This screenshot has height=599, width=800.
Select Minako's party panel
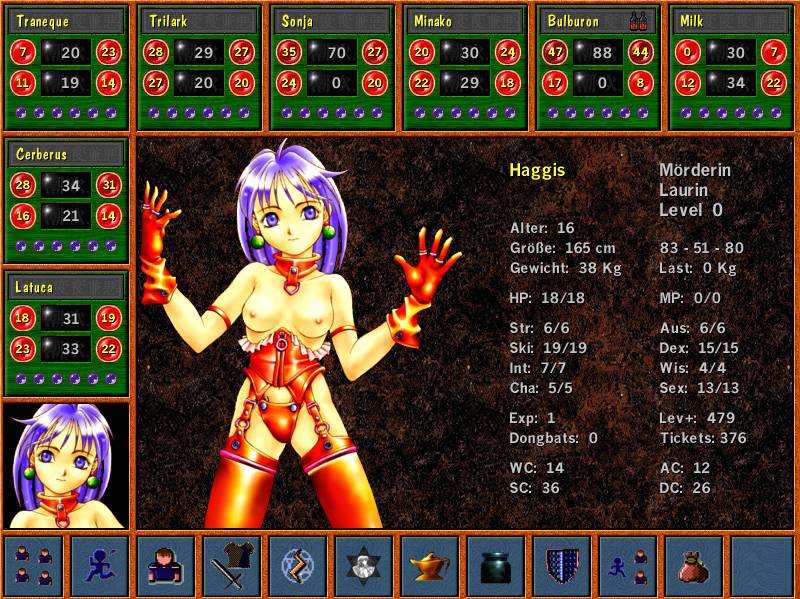pos(465,68)
